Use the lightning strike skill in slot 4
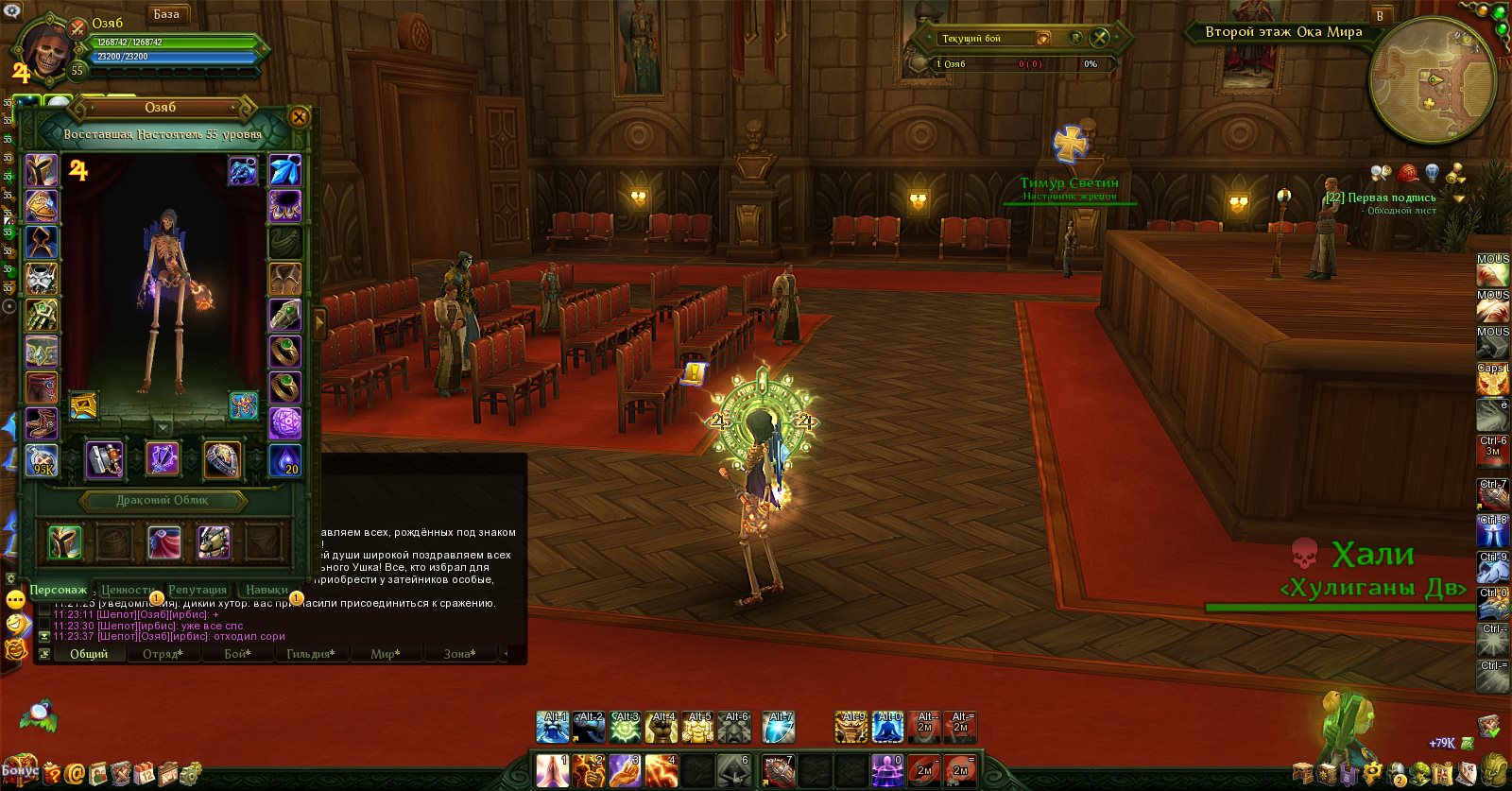This screenshot has width=1512, height=791. point(661,770)
